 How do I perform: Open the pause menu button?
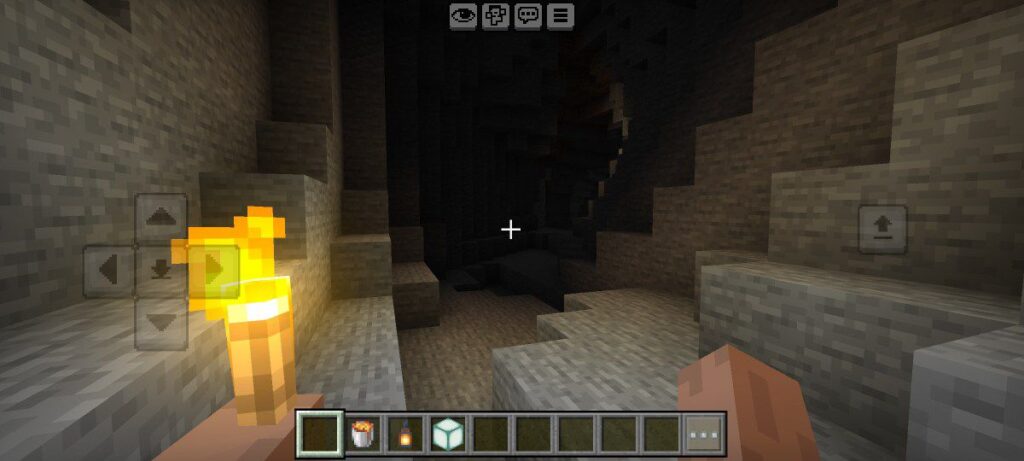[x=560, y=15]
